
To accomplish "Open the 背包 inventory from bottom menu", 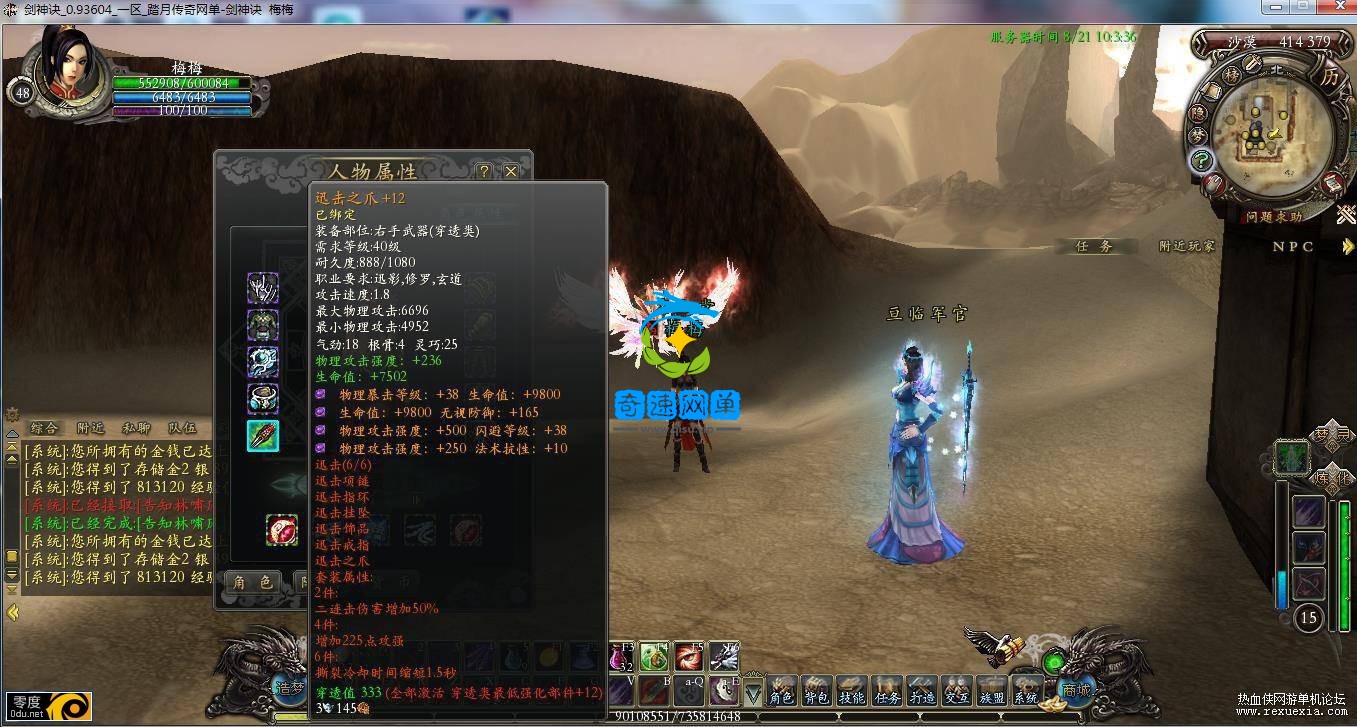I will point(817,690).
